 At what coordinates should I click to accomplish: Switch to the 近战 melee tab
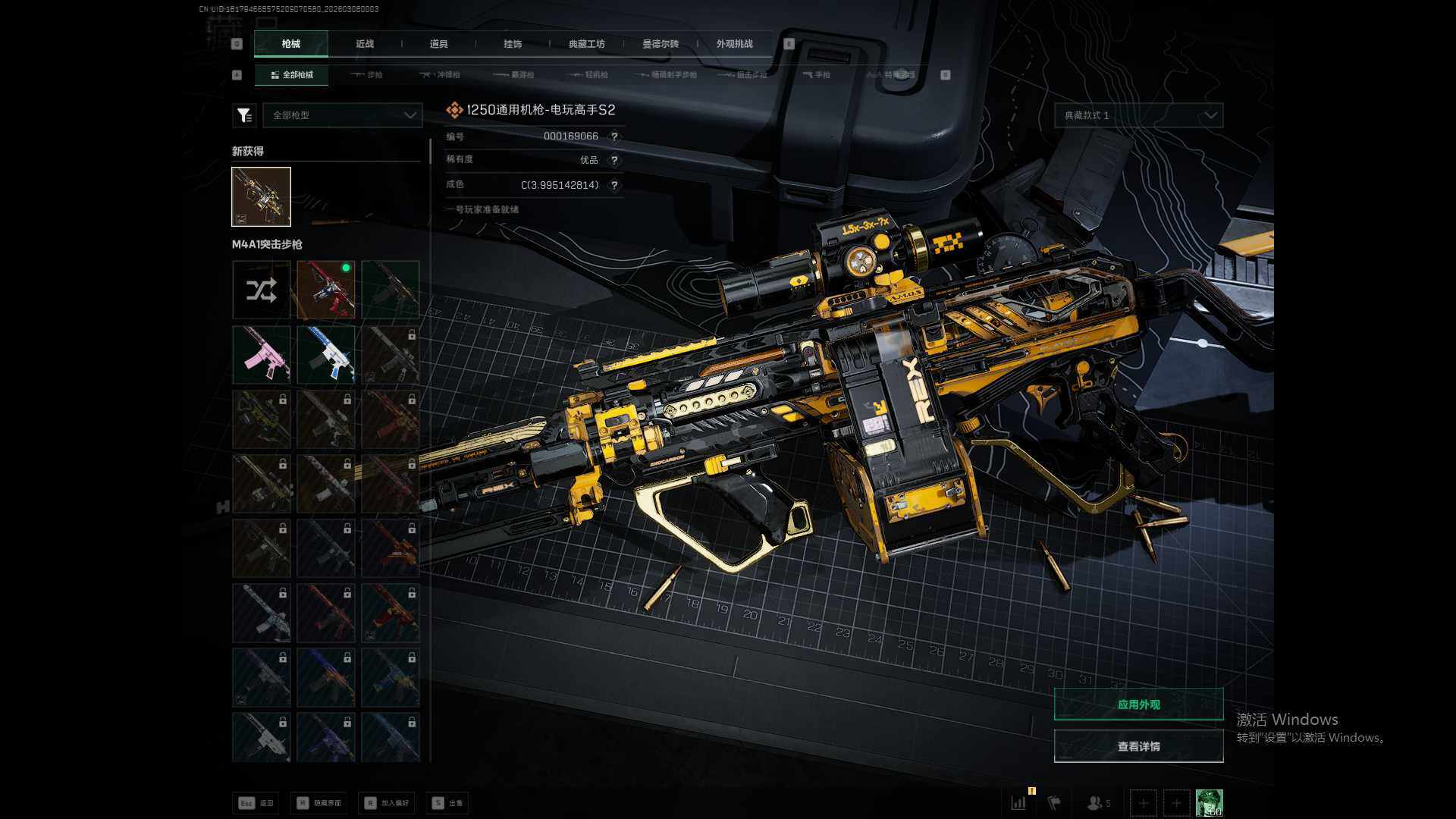[365, 44]
